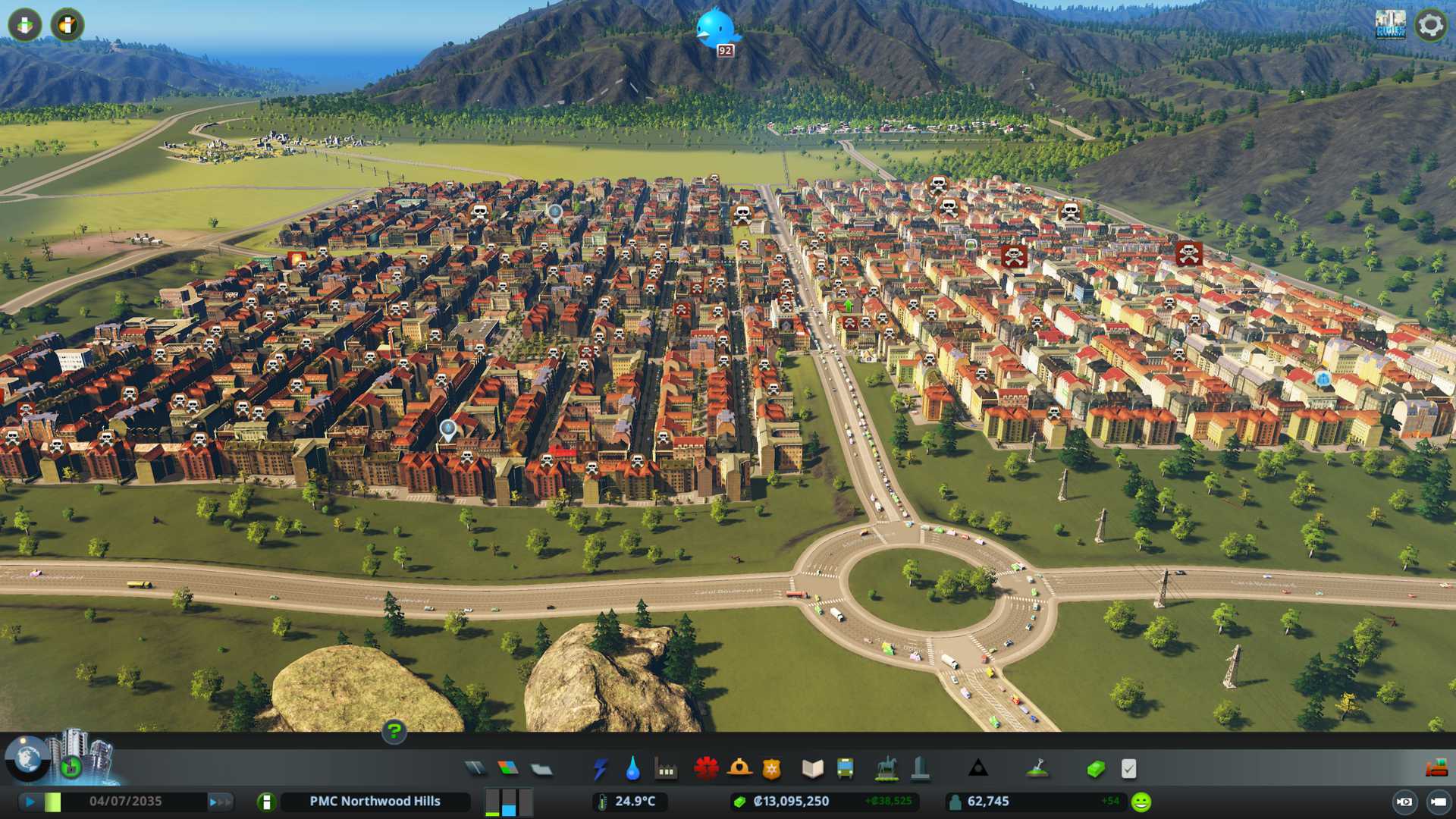This screenshot has height=819, width=1456.
Task: Activate the bulldozer tool
Action: pyautogui.click(x=1436, y=769)
